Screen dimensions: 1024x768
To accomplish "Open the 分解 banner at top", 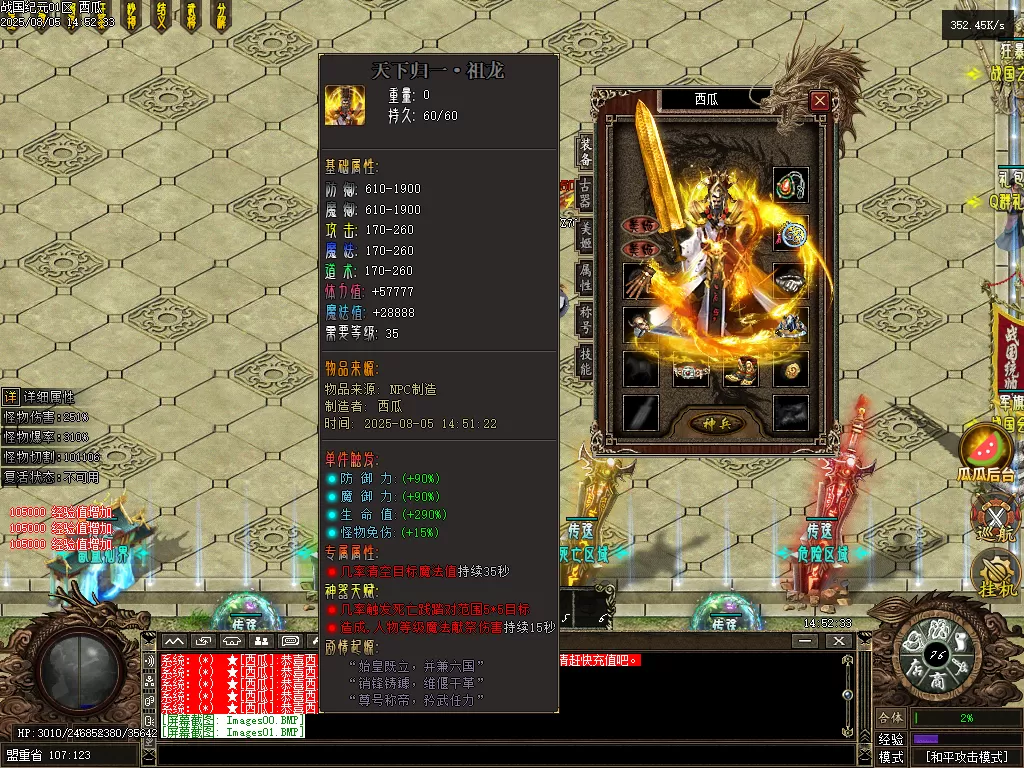I will pyautogui.click(x=221, y=16).
